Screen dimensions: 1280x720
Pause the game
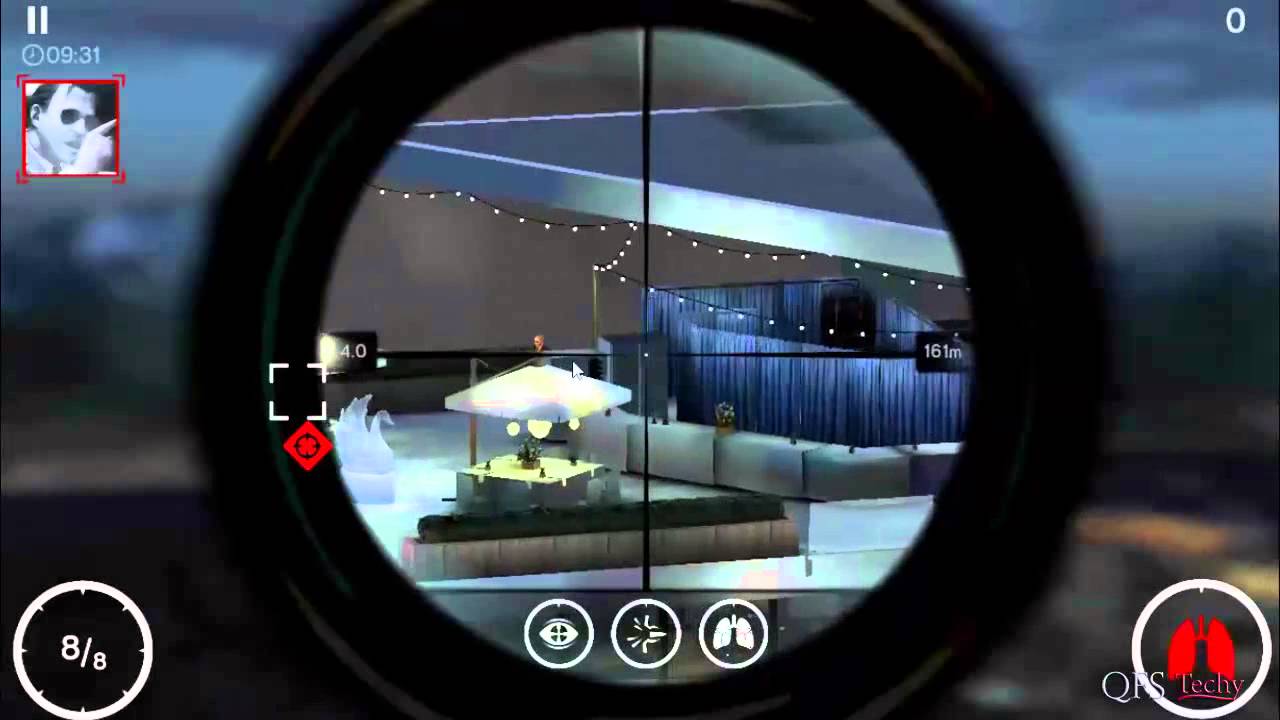(37, 22)
